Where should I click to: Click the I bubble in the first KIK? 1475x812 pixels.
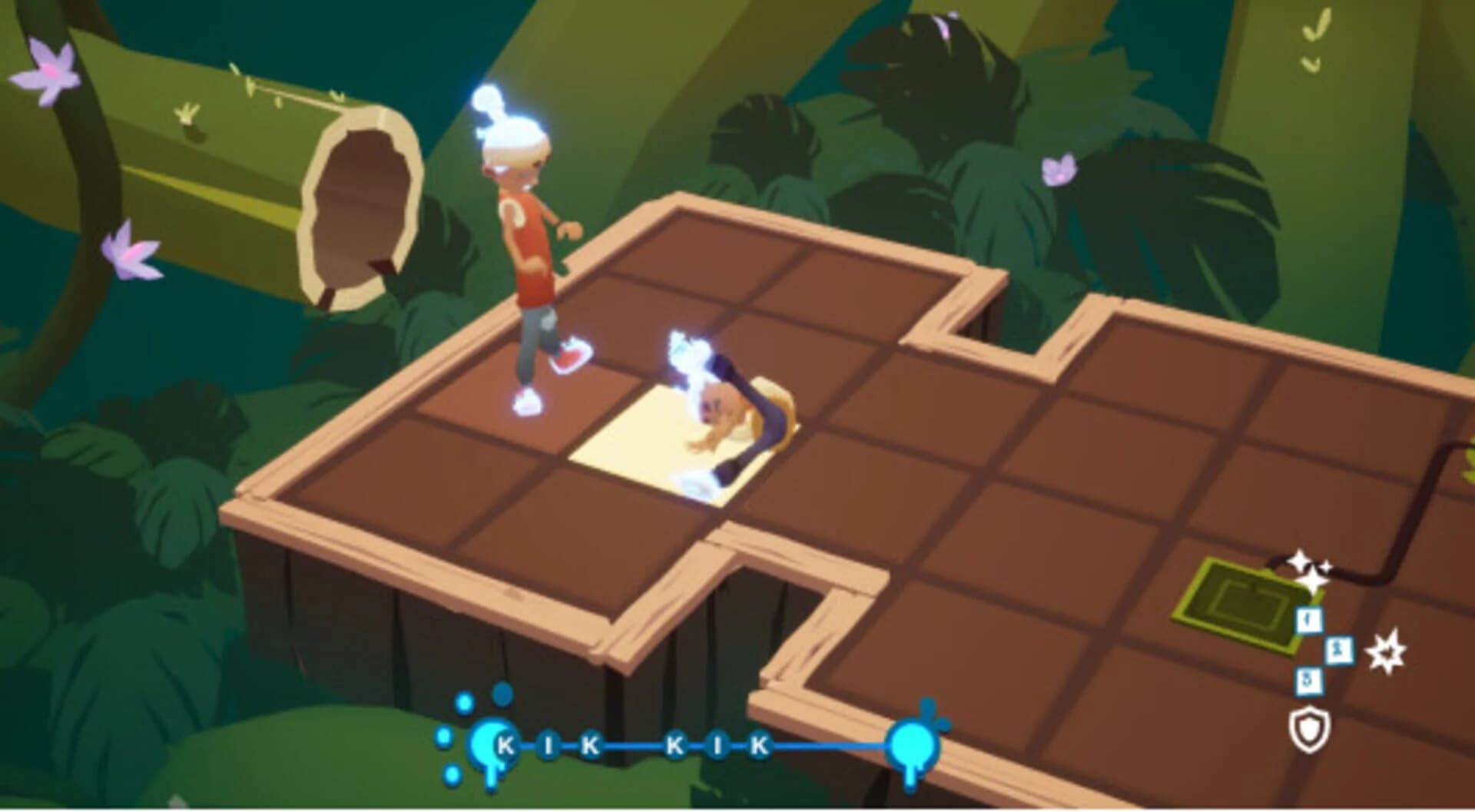(x=550, y=744)
